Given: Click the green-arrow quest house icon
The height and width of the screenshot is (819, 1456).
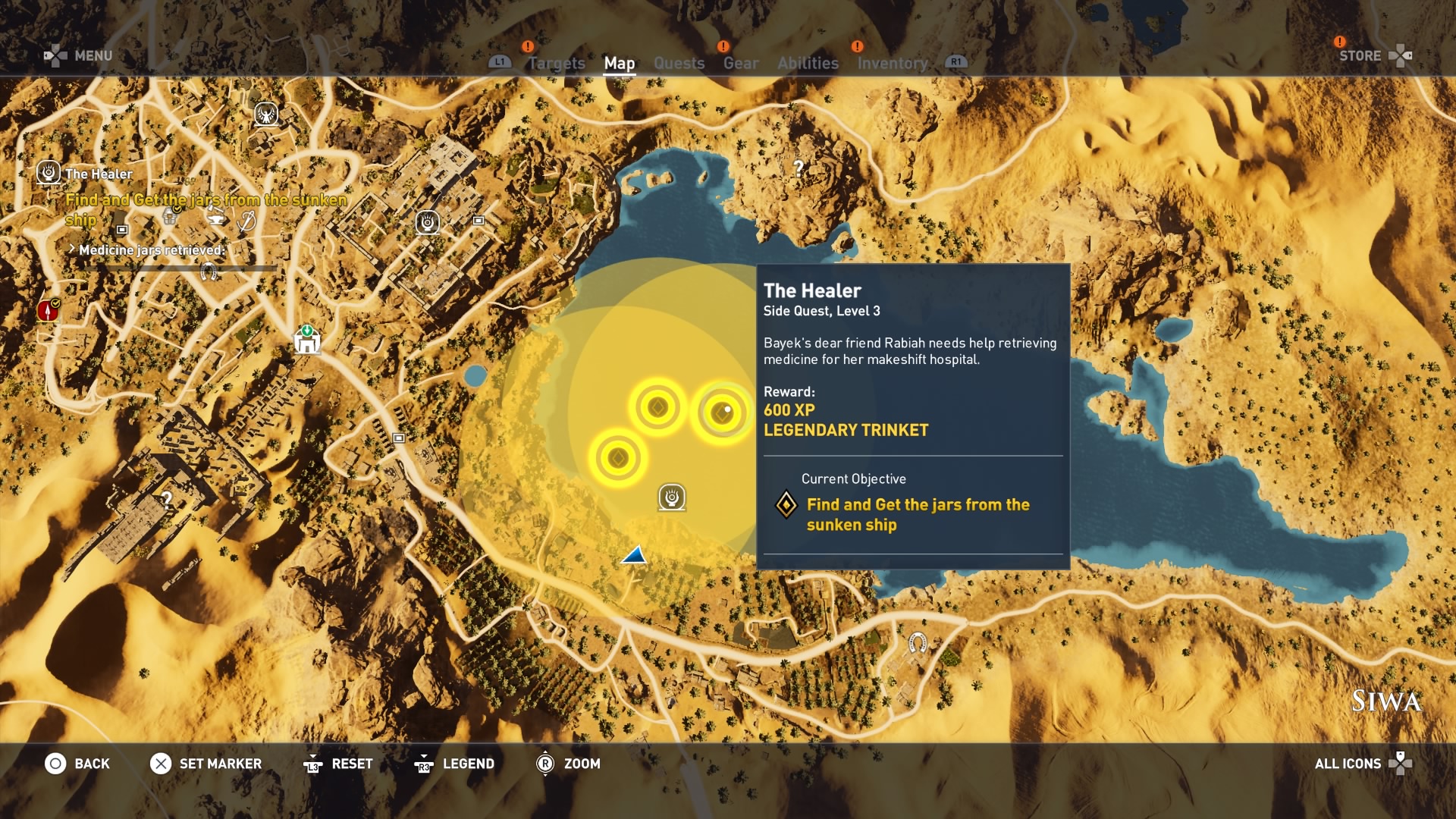Looking at the screenshot, I should (x=306, y=340).
